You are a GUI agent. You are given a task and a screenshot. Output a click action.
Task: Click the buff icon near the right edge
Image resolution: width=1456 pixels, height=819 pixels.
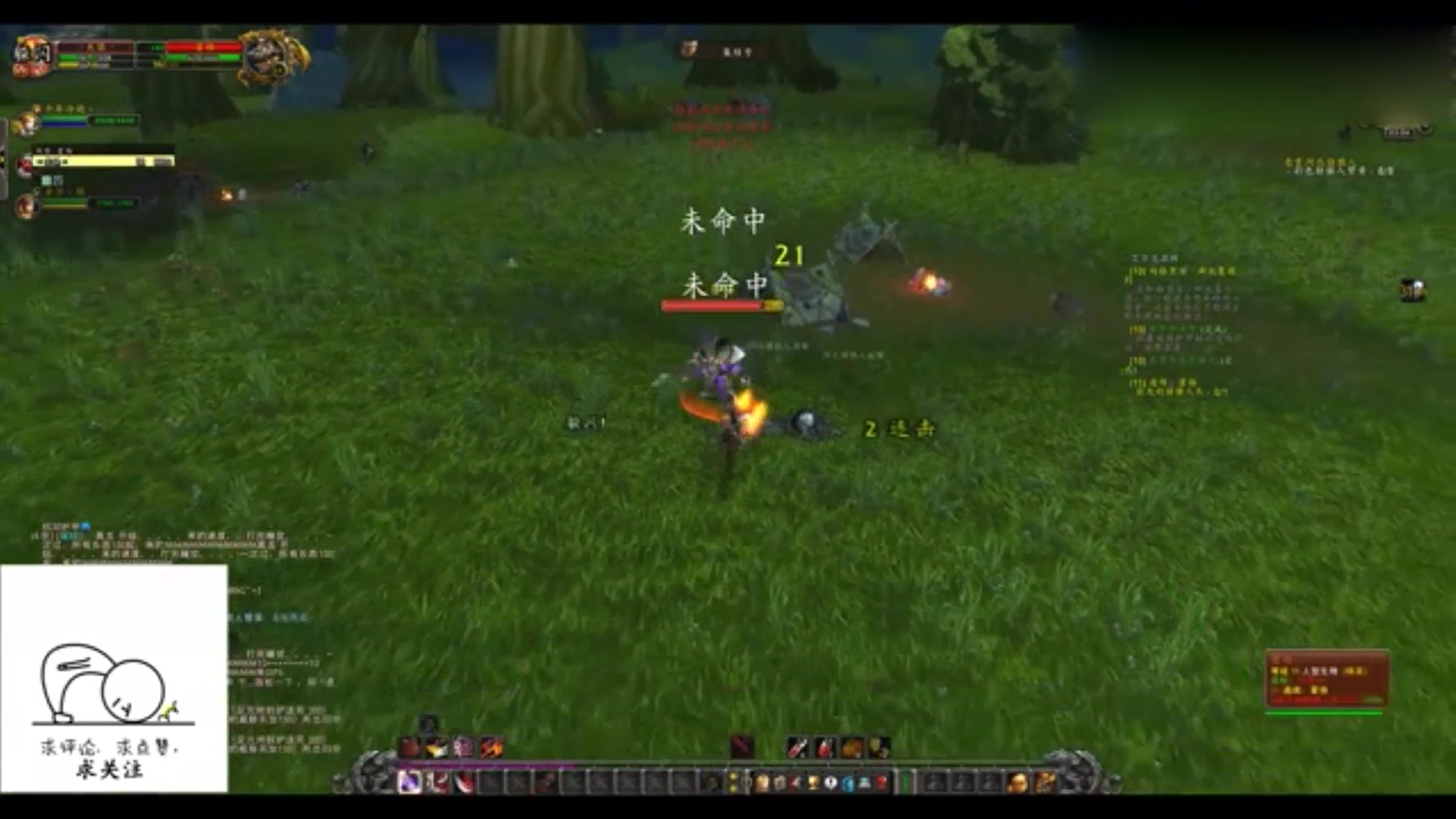point(1412,290)
